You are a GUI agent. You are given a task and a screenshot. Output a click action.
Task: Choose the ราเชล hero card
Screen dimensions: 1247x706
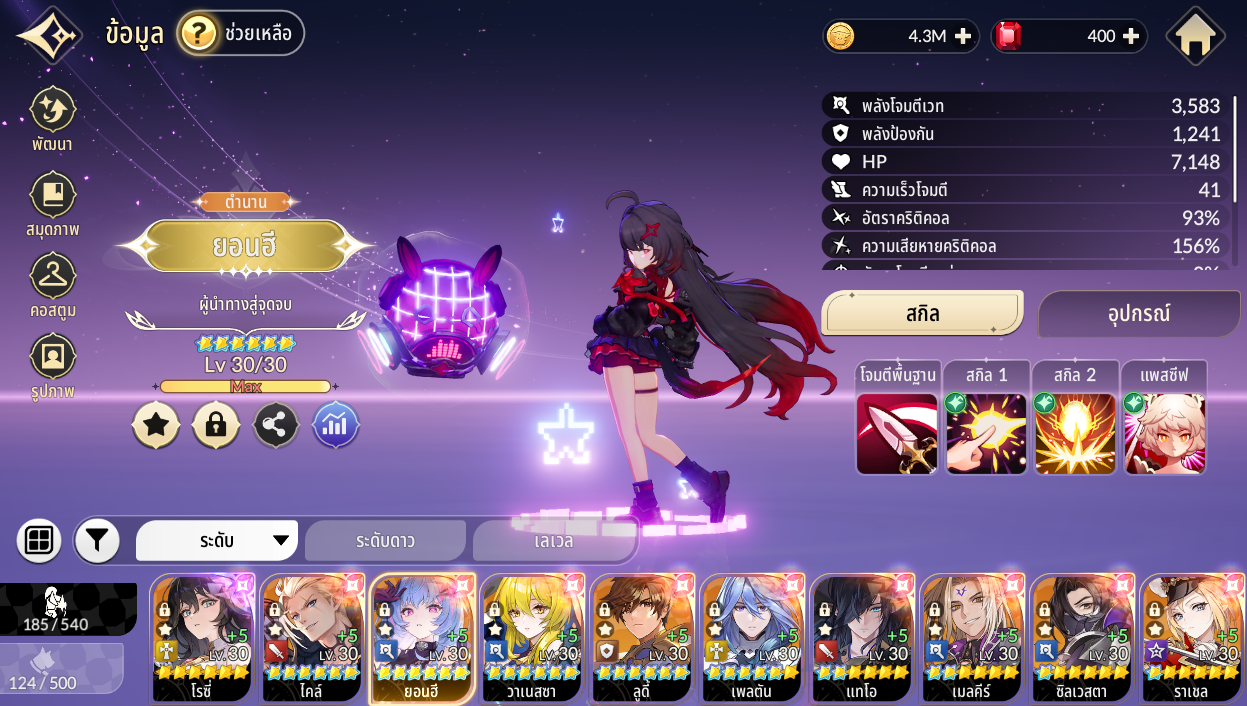(x=1193, y=638)
